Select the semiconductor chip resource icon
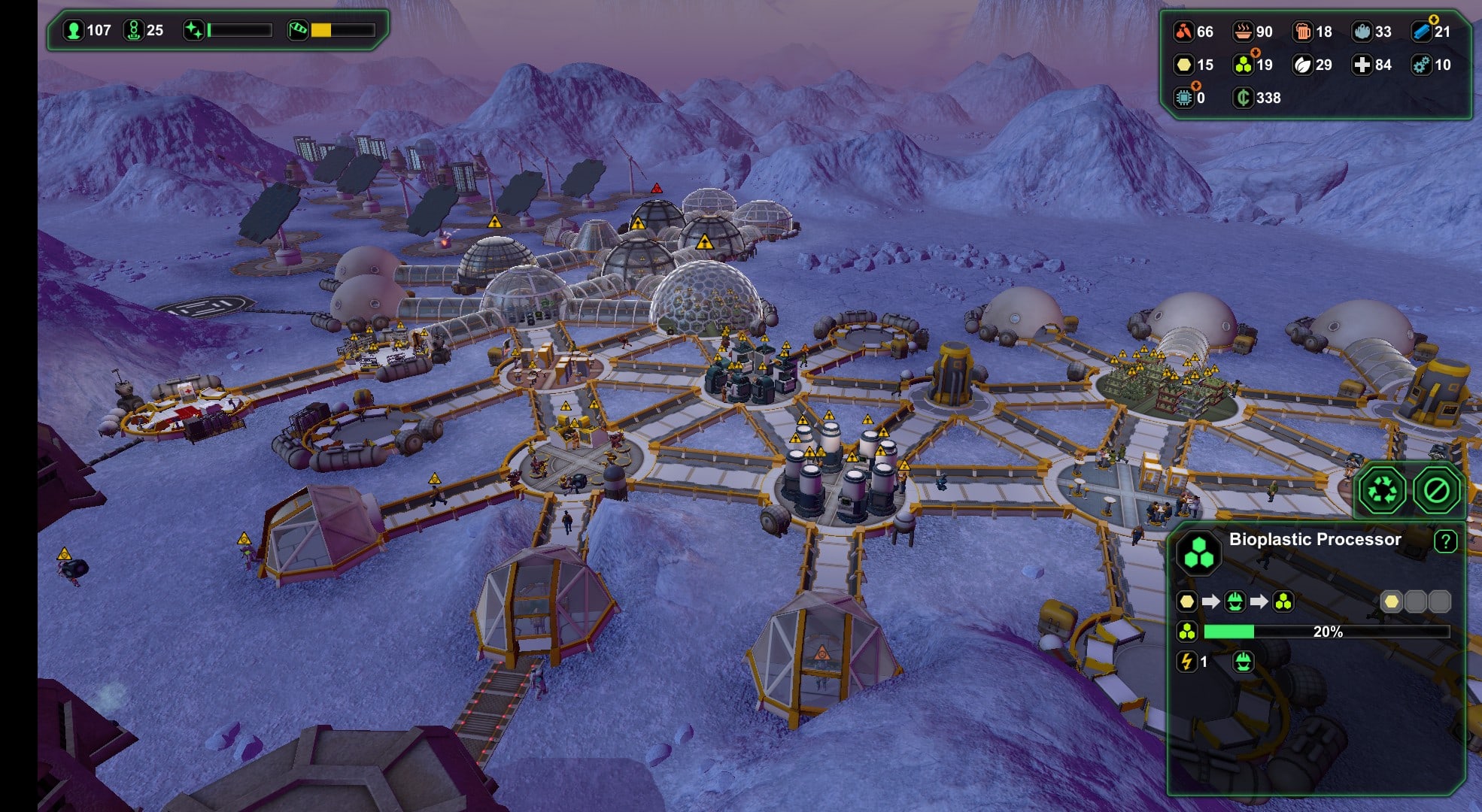Screen dimensions: 1482x812 pyautogui.click(x=1183, y=98)
